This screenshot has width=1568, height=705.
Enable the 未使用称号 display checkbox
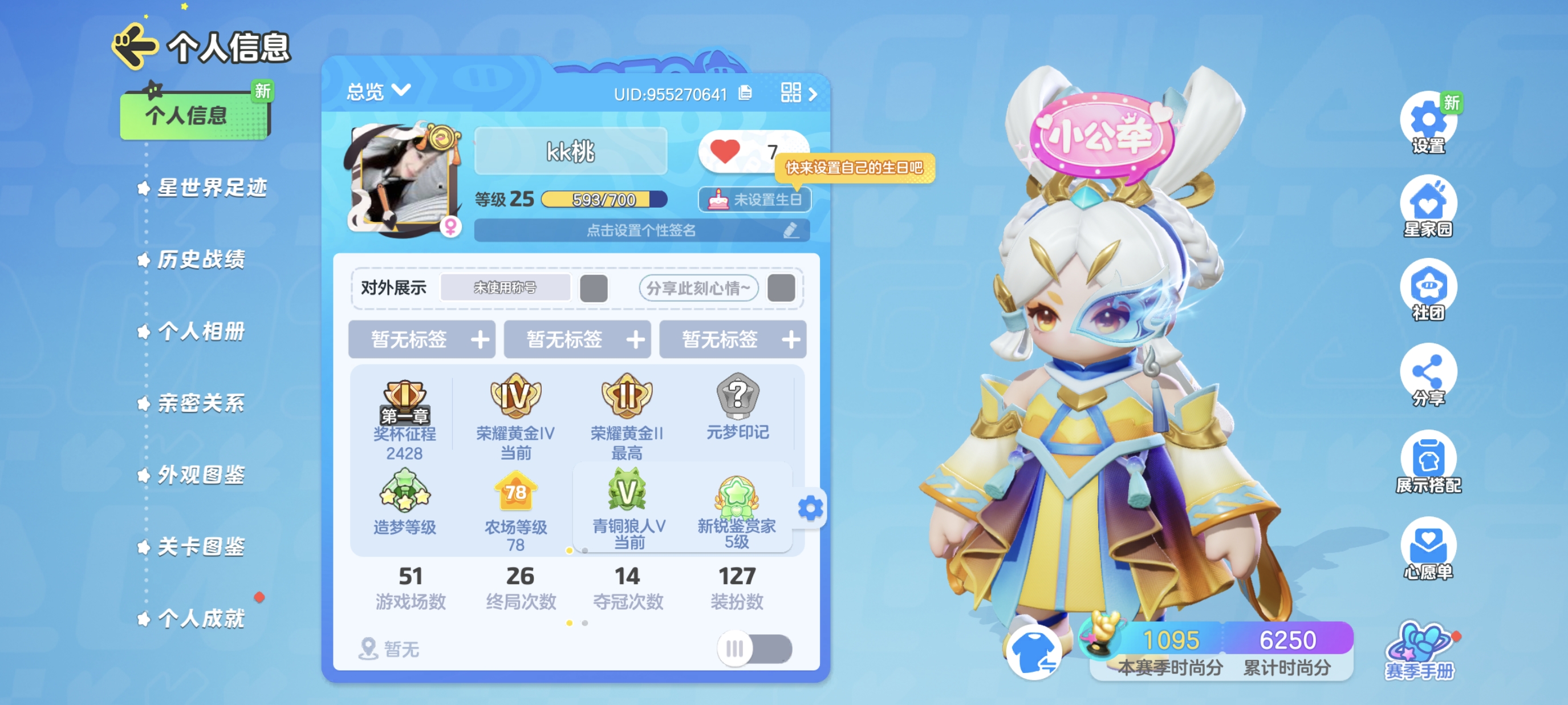pyautogui.click(x=595, y=289)
